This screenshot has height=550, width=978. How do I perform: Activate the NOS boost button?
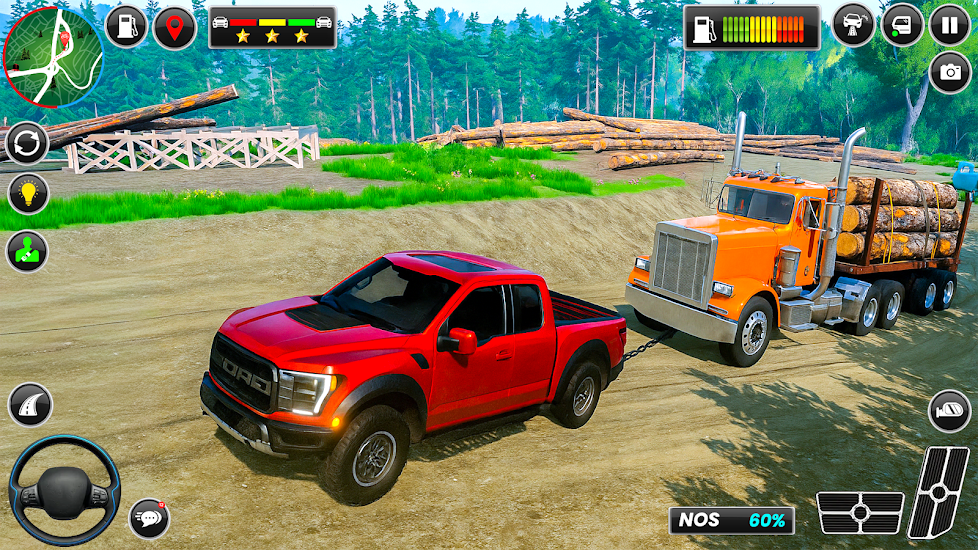732,520
